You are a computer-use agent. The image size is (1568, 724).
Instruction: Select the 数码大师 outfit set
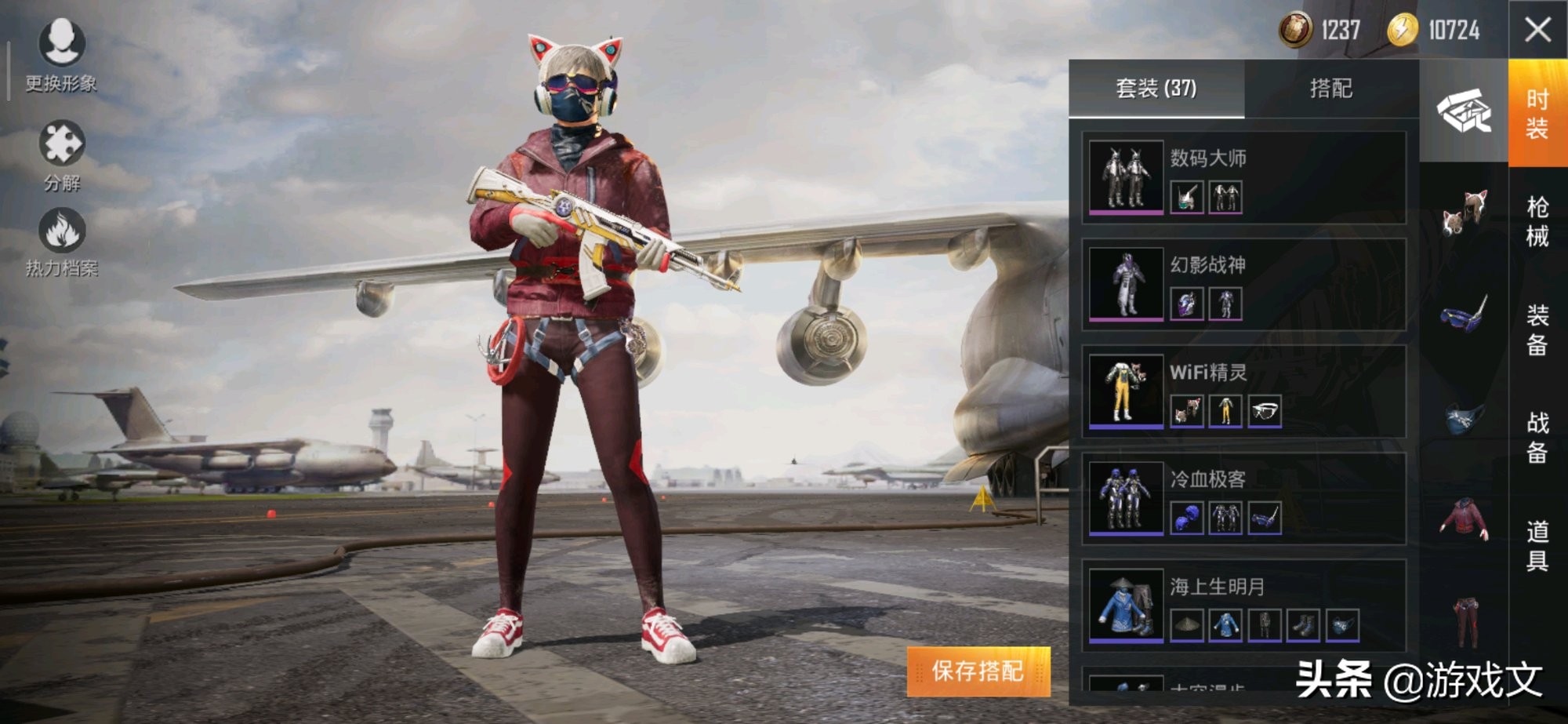point(1243,177)
